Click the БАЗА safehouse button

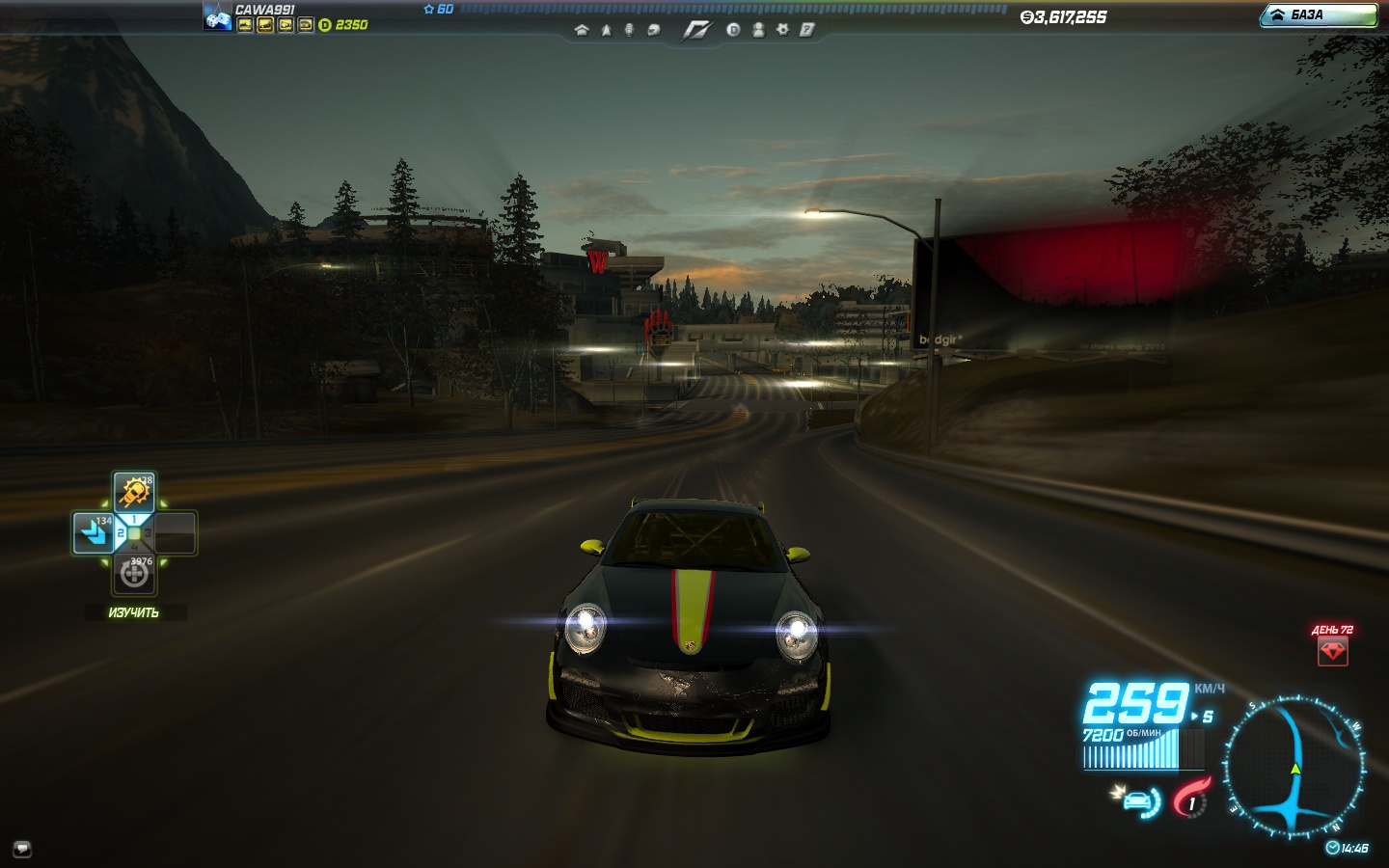point(1318,15)
